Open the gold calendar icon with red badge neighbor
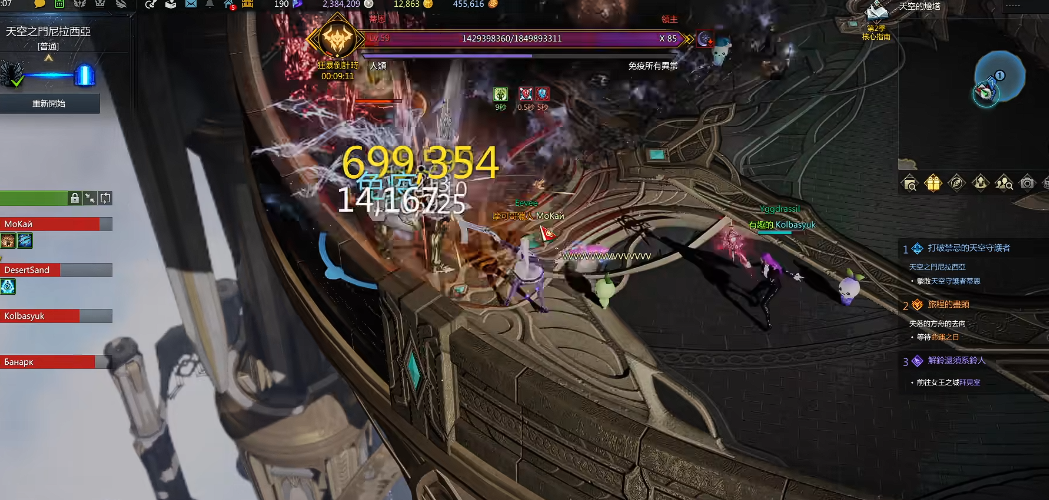This screenshot has height=500, width=1049. 247,5
